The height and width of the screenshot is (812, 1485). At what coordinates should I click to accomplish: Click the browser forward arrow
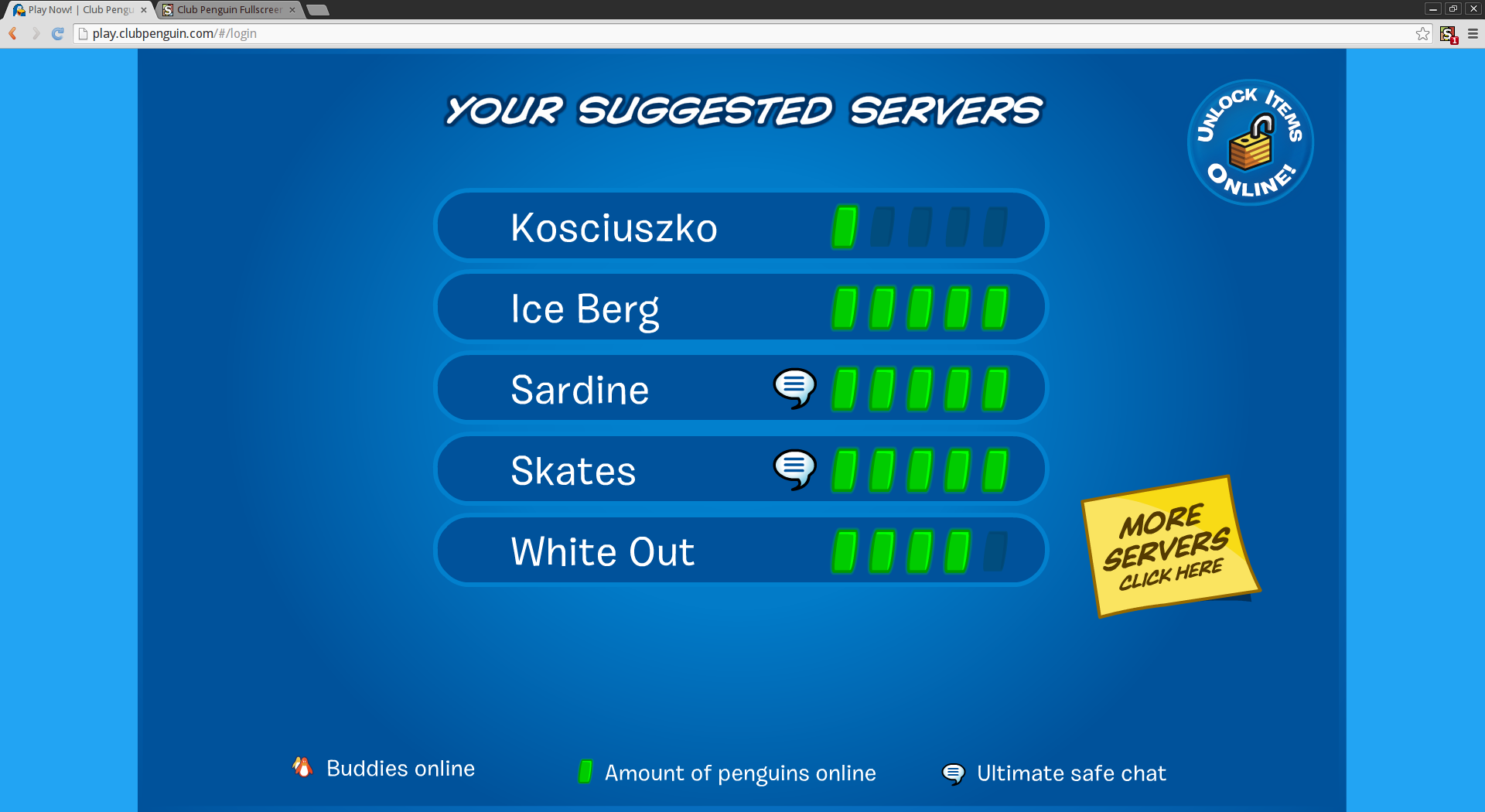35,33
